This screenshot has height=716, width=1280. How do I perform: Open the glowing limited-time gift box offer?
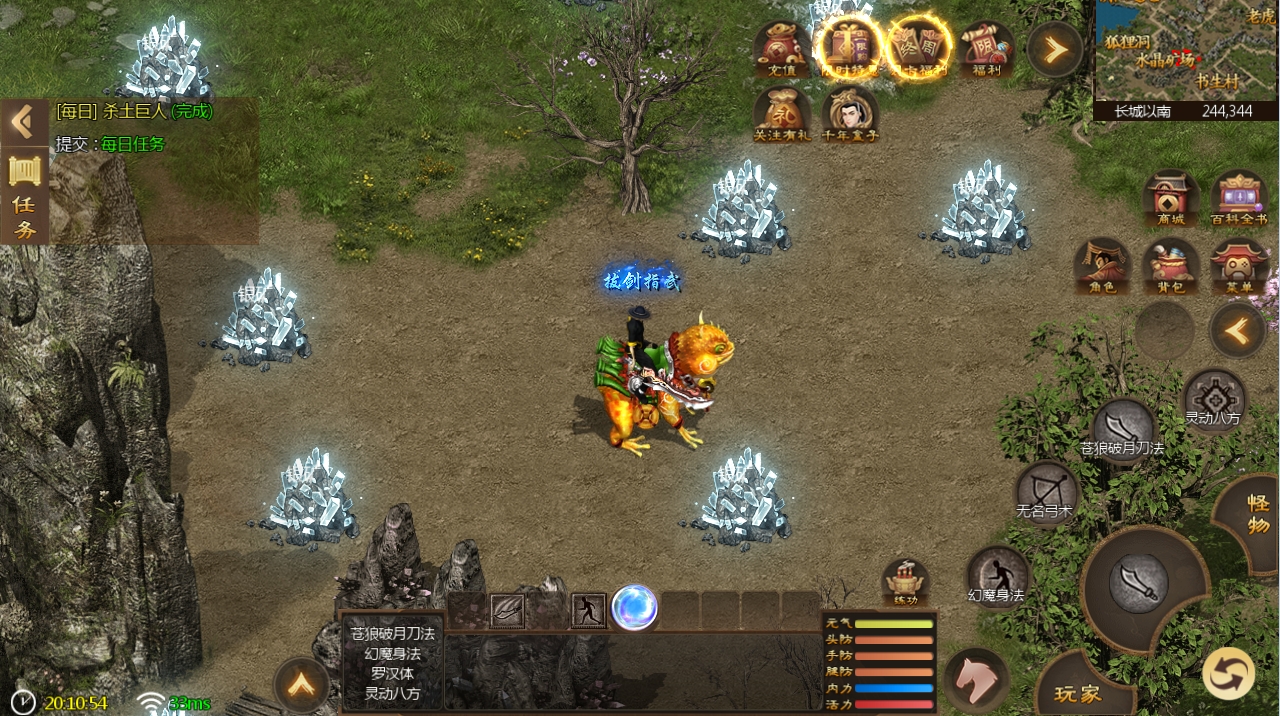pyautogui.click(x=849, y=47)
